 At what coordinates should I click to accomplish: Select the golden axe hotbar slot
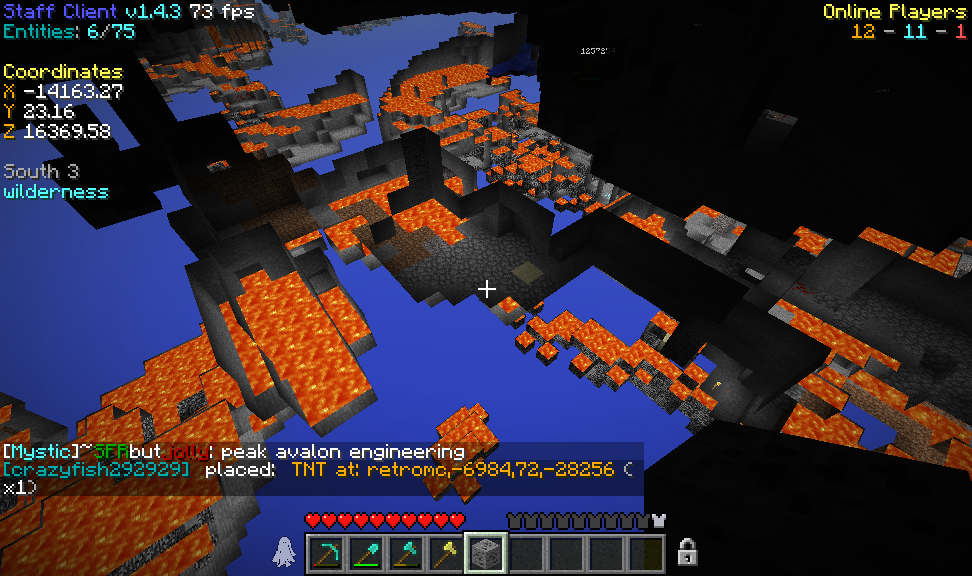[446, 552]
